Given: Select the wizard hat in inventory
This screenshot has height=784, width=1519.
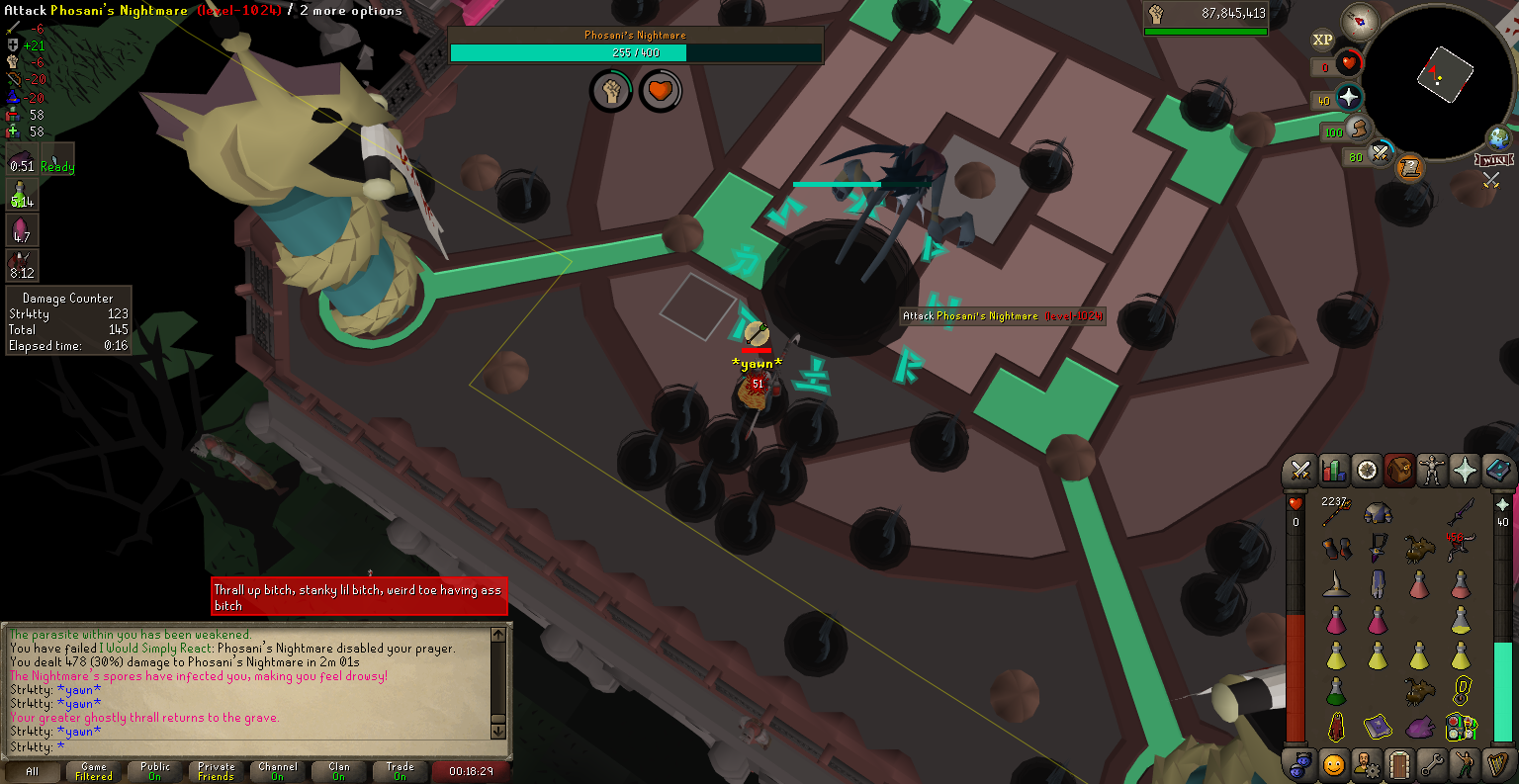Looking at the screenshot, I should tap(1336, 583).
